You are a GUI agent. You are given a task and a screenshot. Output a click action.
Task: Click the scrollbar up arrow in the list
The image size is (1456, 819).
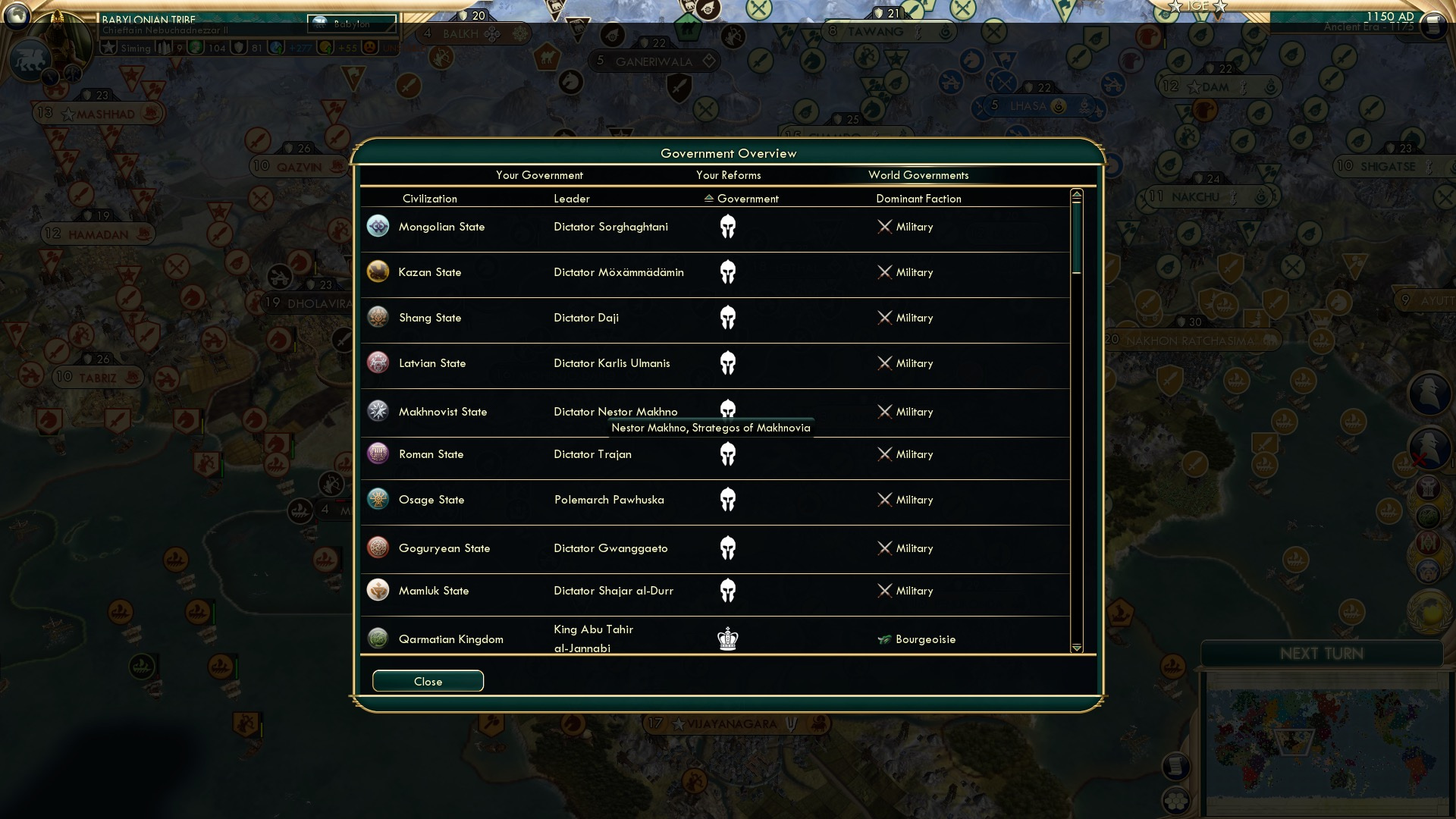(1076, 194)
